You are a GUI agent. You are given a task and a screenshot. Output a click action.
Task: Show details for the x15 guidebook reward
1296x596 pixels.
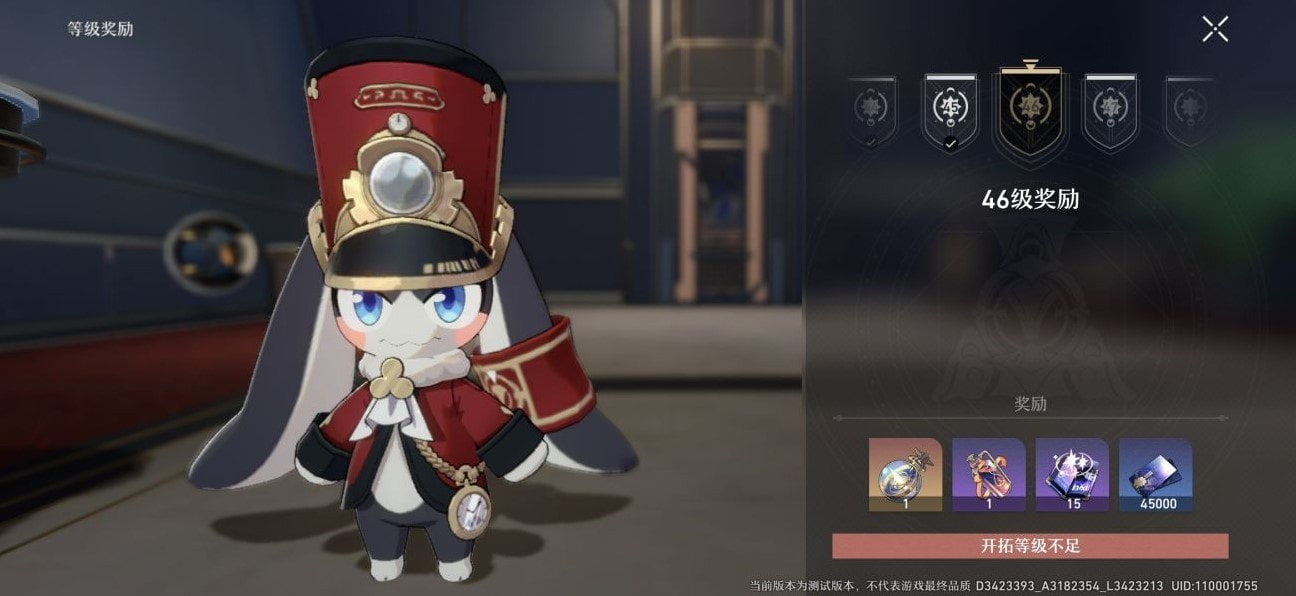tap(1072, 474)
